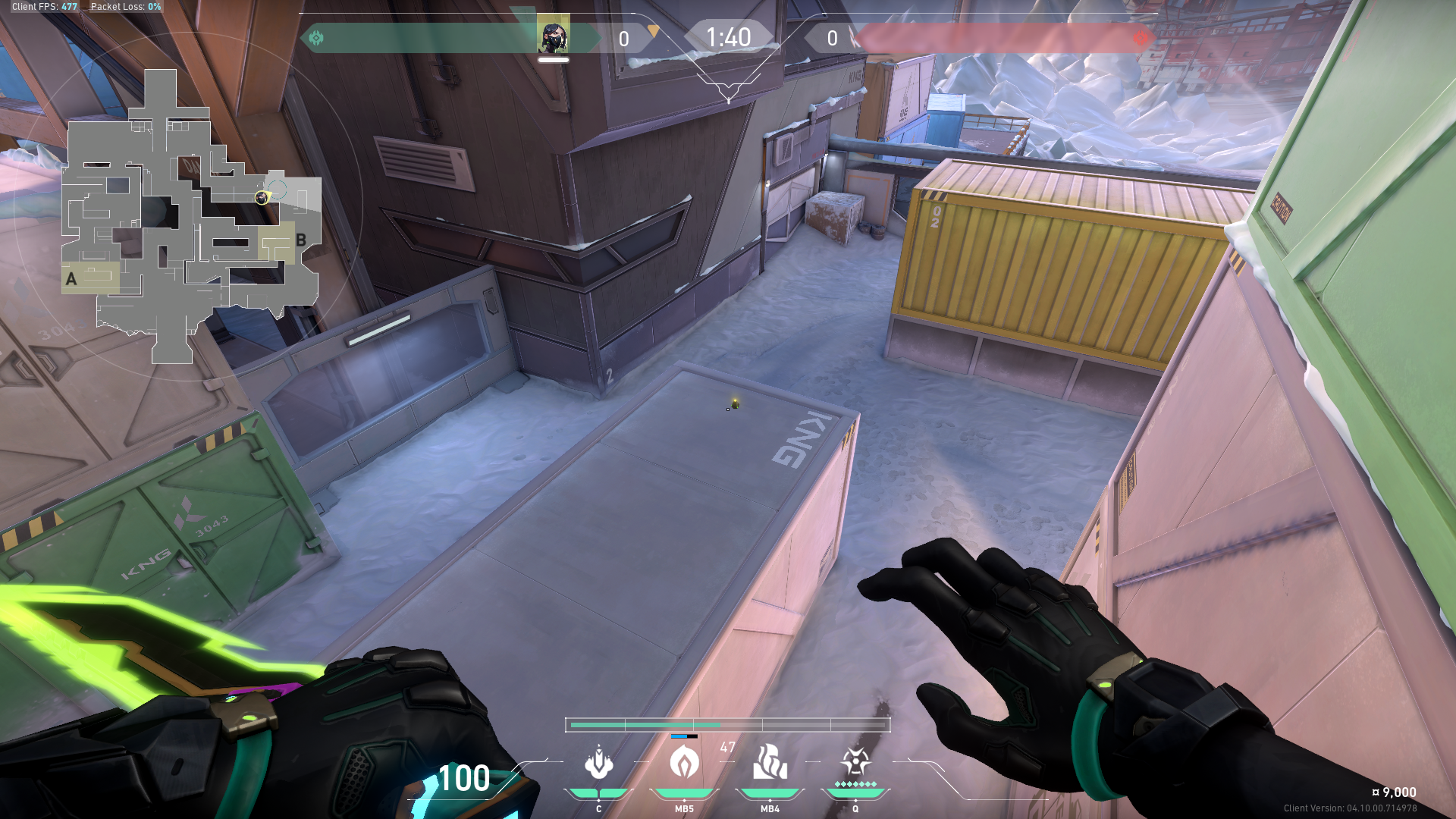Screen dimensions: 1456x819
Task: Select the B site marker on the minimap
Action: (301, 240)
